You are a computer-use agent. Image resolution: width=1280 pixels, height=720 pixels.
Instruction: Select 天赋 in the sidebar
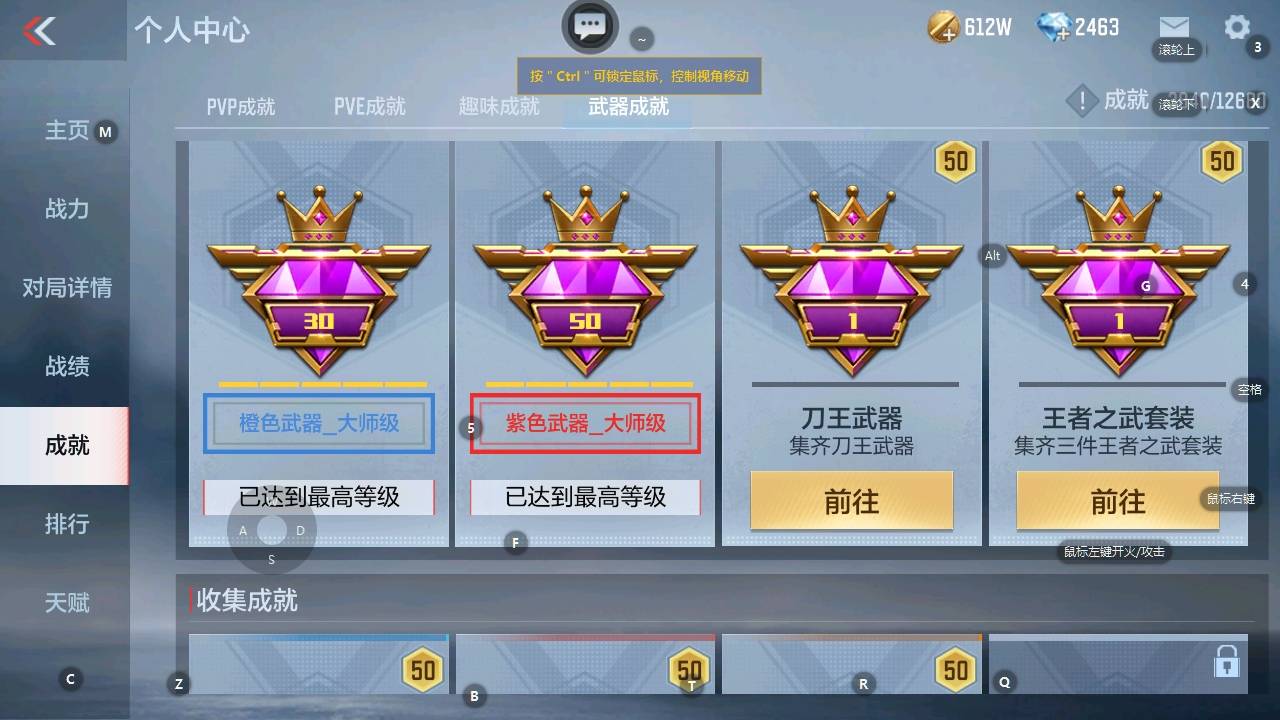(x=65, y=603)
